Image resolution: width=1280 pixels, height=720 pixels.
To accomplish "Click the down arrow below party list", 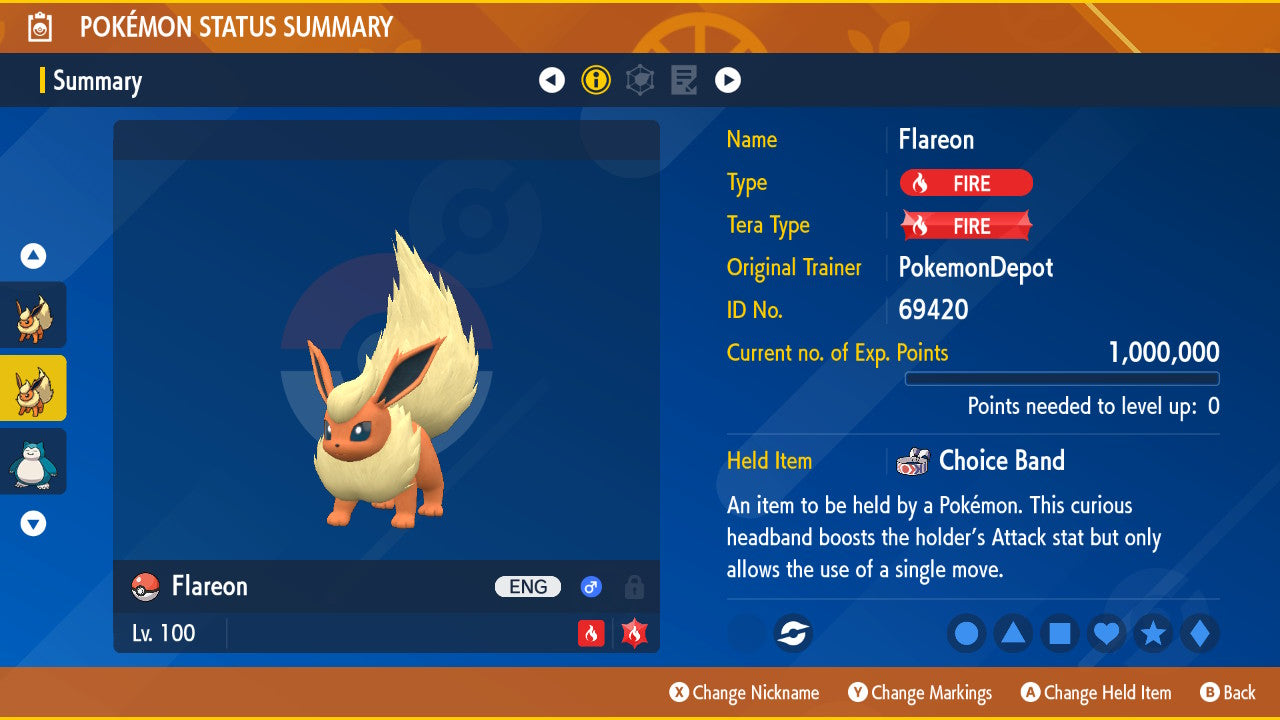I will [x=33, y=523].
